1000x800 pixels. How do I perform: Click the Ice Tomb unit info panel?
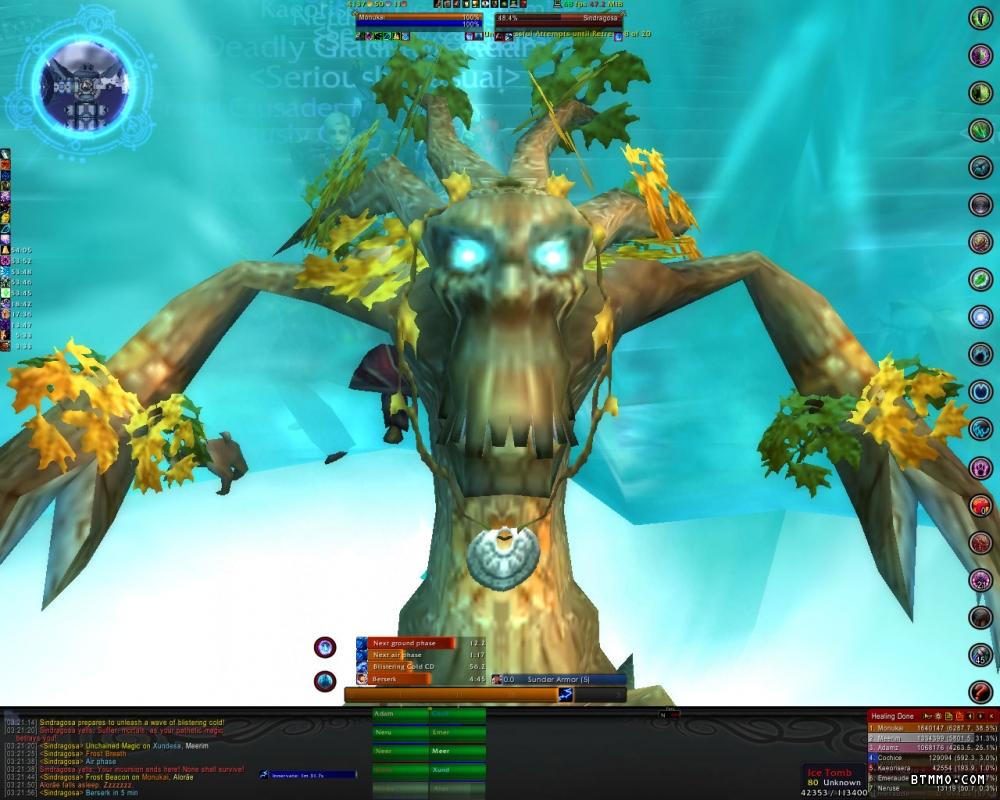coord(832,779)
